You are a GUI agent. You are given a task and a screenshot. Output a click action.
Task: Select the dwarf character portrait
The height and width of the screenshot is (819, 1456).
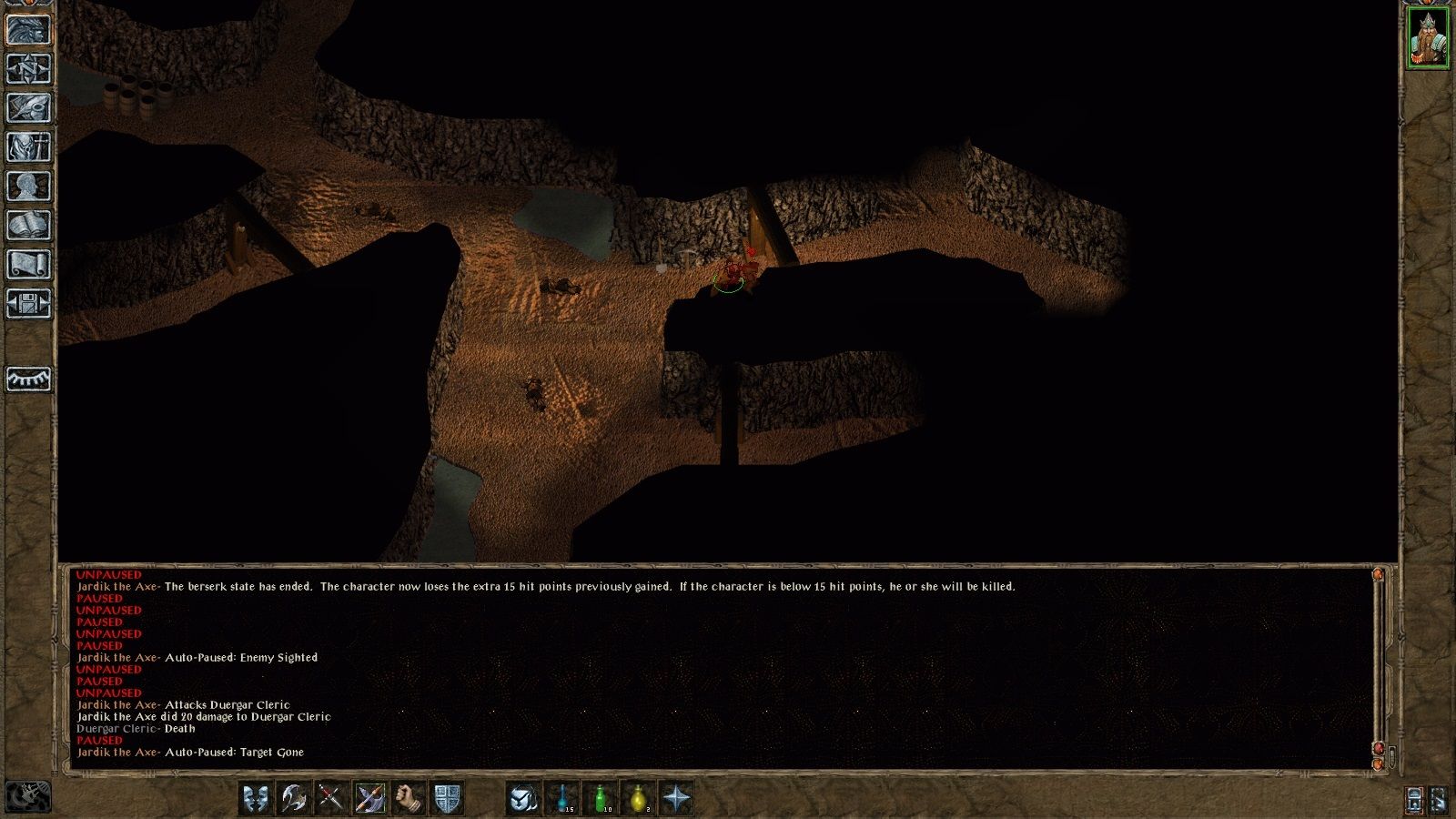coord(1428,37)
